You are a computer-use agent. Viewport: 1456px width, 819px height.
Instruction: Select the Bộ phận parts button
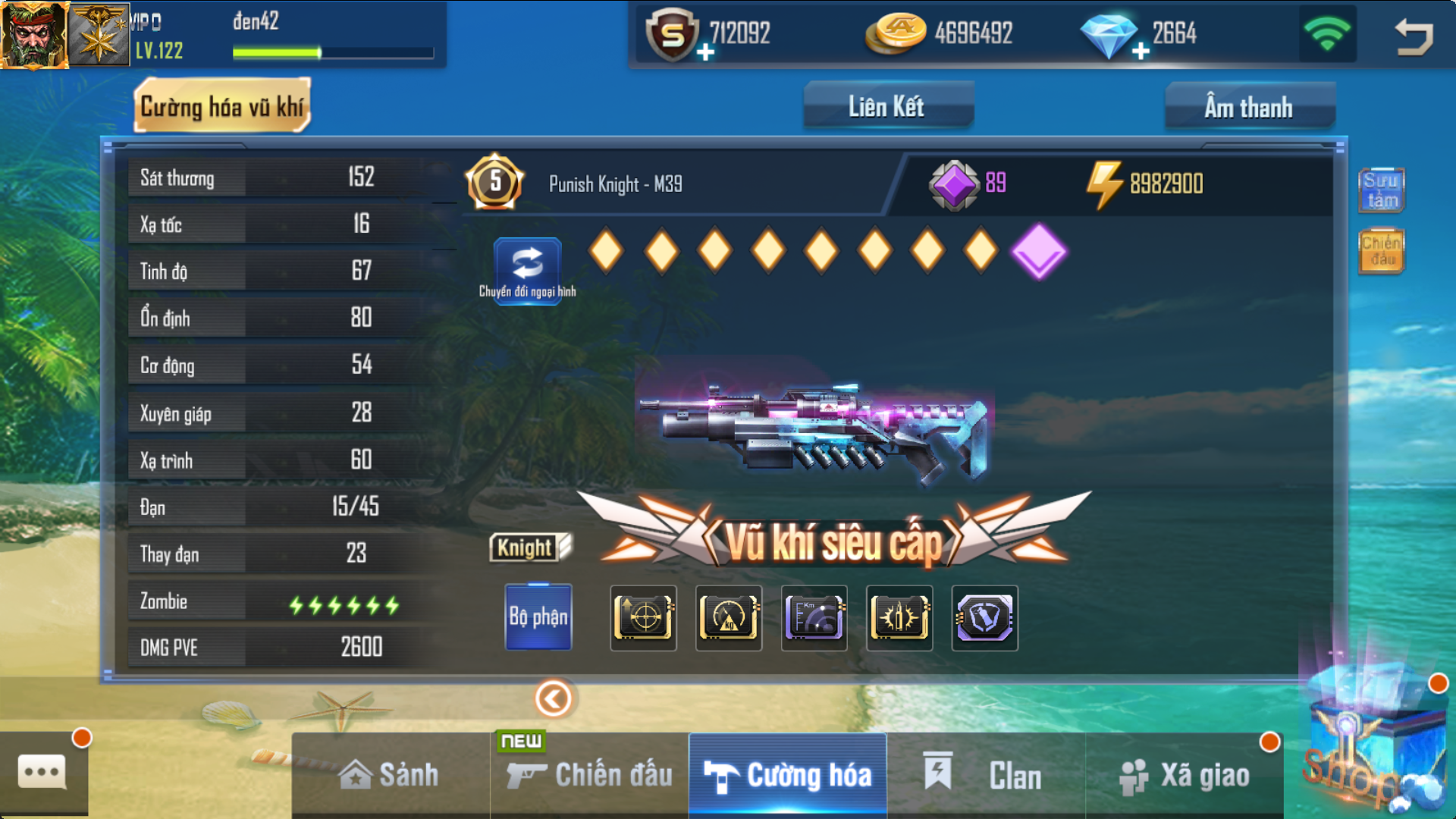pos(538,617)
